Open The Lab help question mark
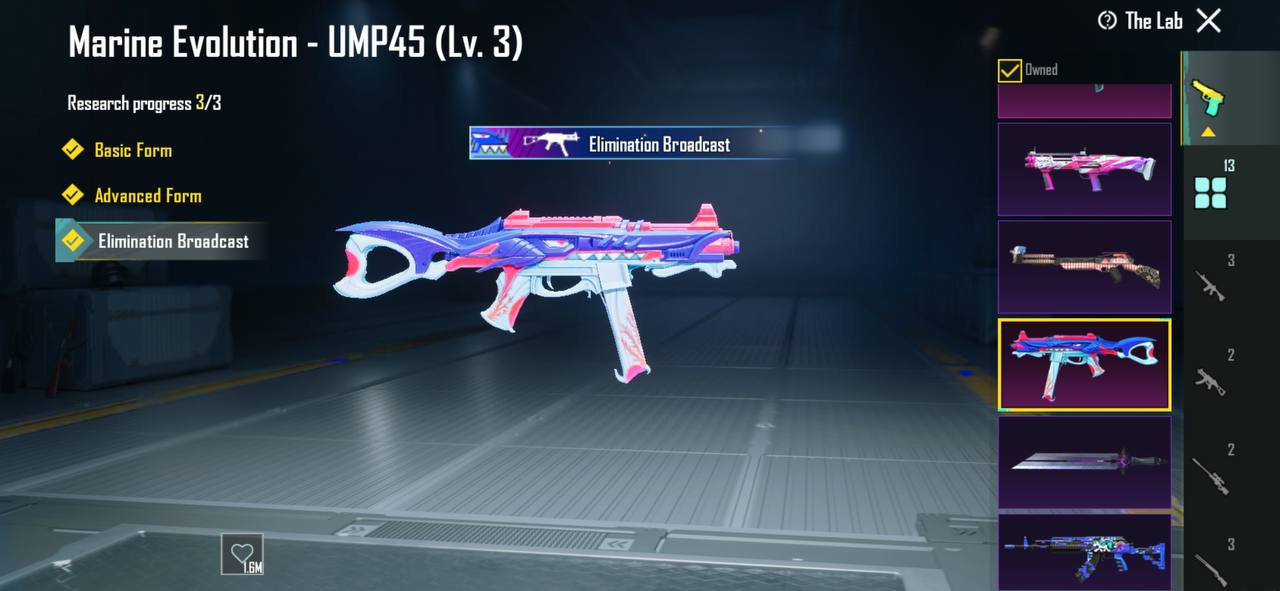1280x591 pixels. pyautogui.click(x=1107, y=21)
